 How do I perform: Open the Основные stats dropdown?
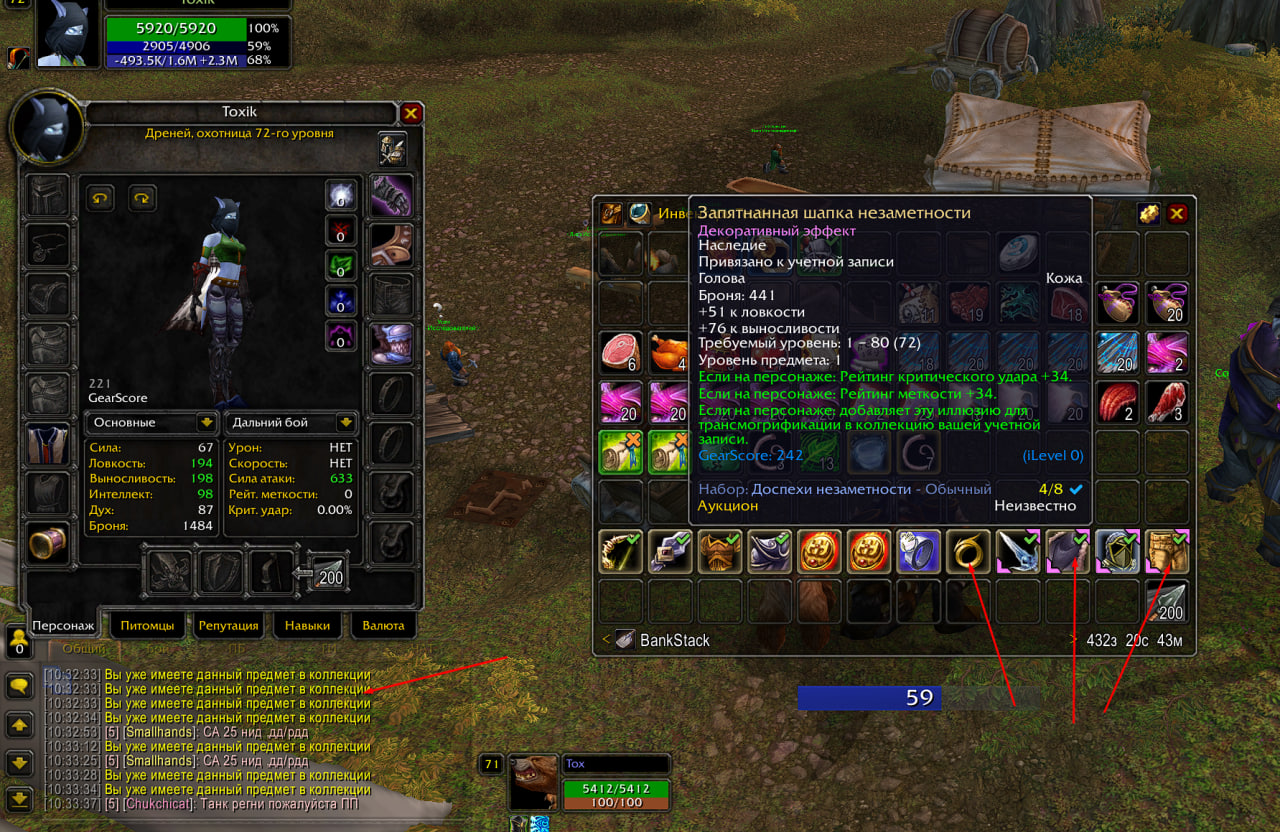click(151, 422)
